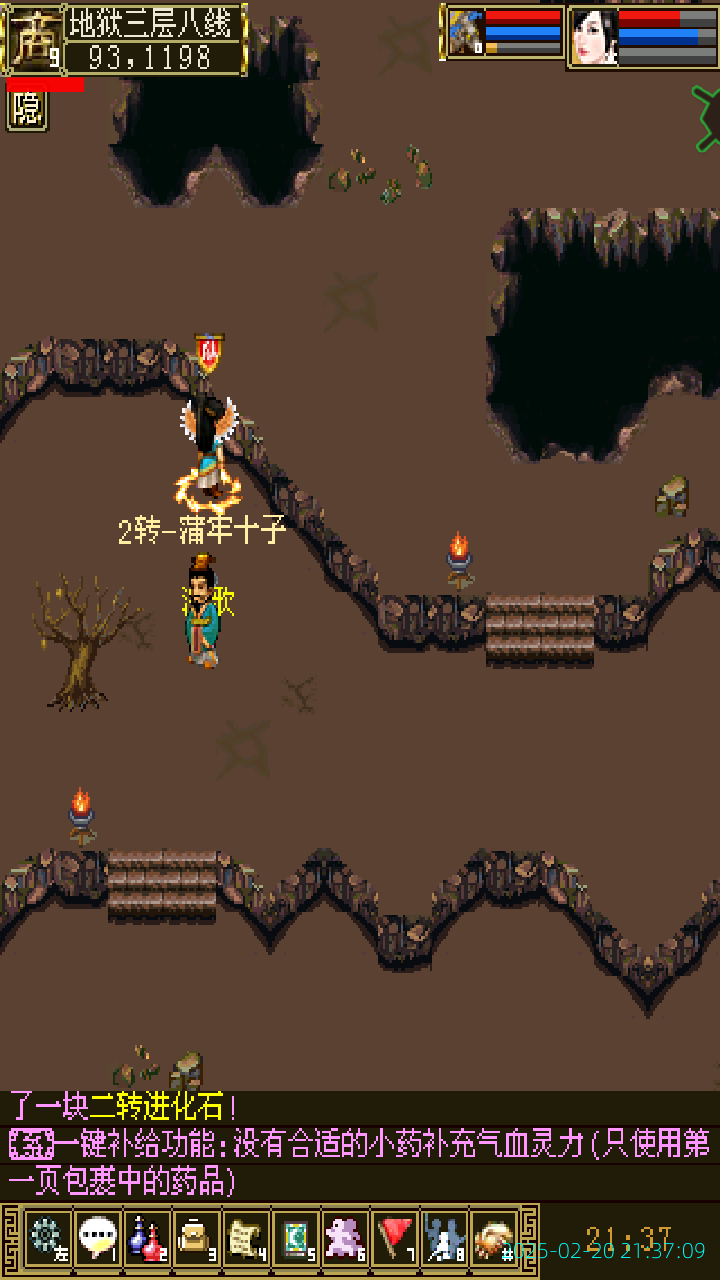Screen dimensions: 720x1280
Task: Open the chat speech bubble icon
Action: [x=97, y=1238]
